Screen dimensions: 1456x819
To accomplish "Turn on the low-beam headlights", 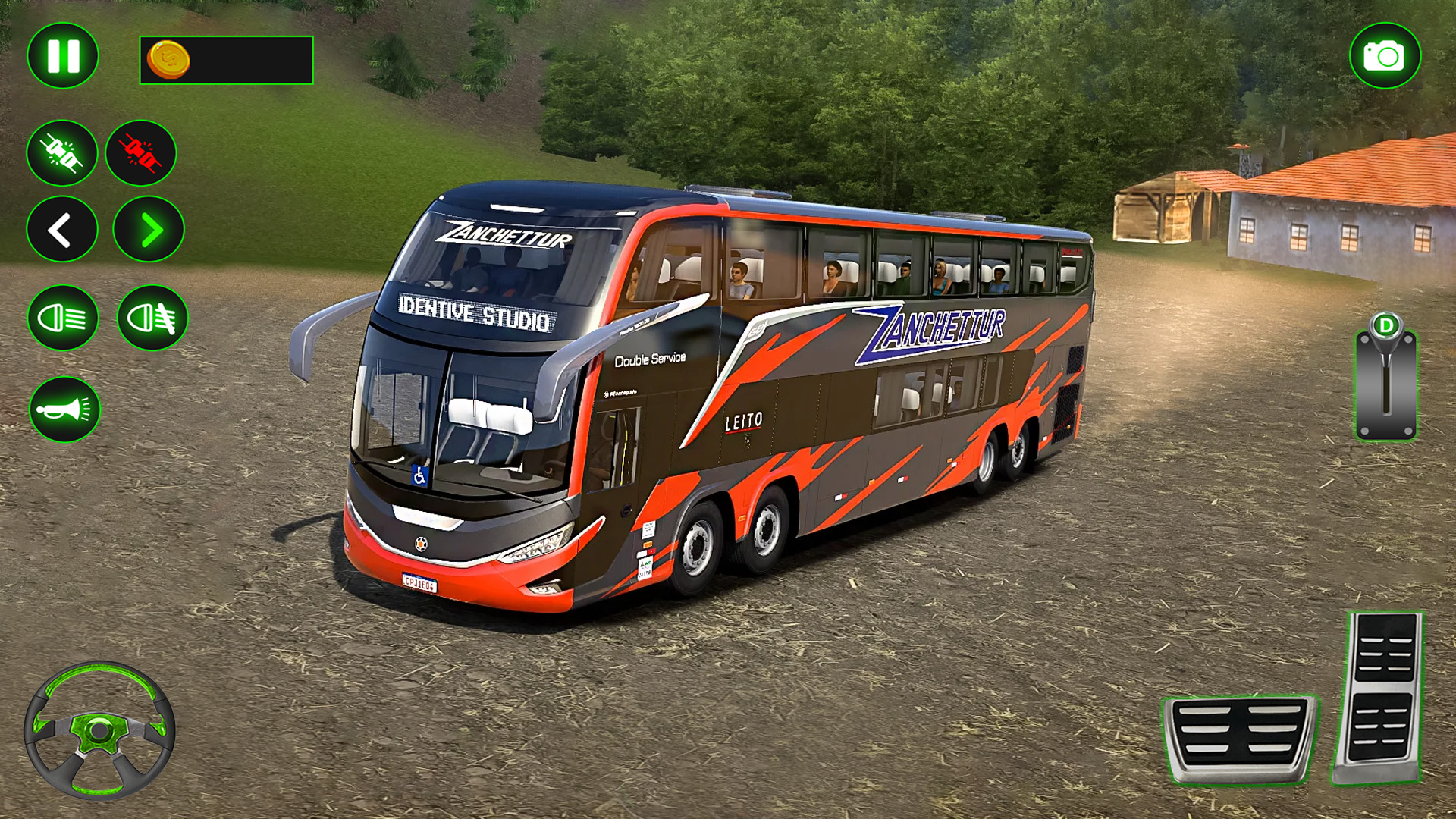I will [64, 318].
